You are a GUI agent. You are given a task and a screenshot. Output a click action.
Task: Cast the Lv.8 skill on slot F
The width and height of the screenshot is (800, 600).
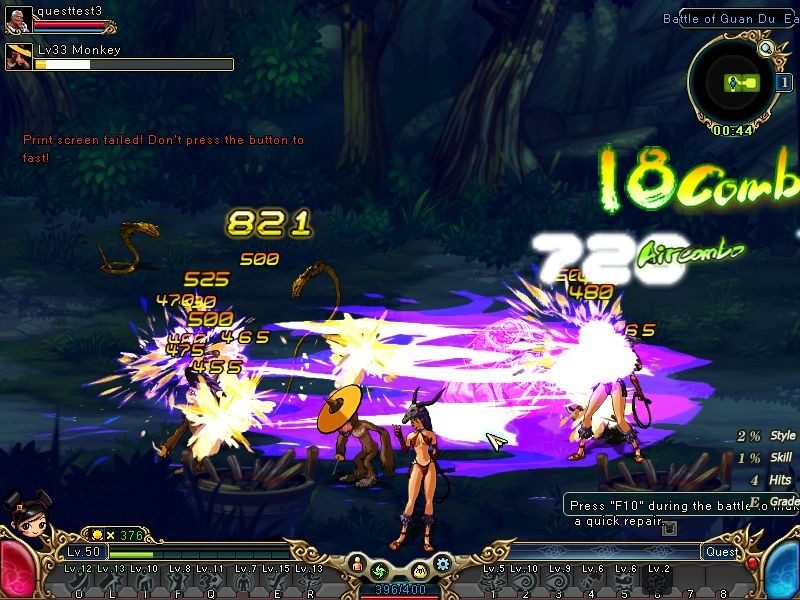click(178, 581)
